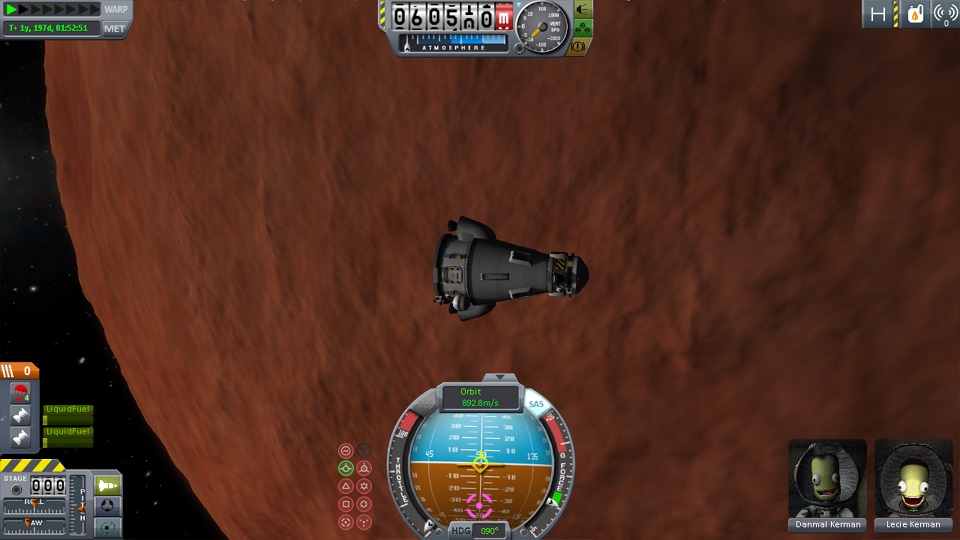Toggle the SAS indicator on the navball
This screenshot has height=540, width=960.
point(536,405)
